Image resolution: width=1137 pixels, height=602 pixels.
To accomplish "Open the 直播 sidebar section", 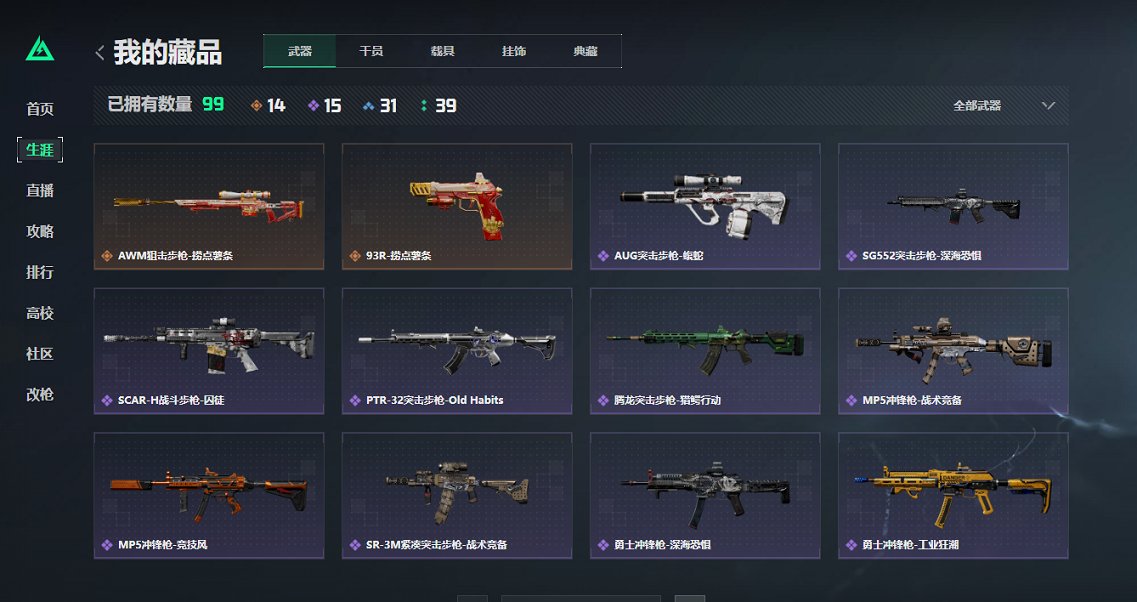I will tap(40, 191).
